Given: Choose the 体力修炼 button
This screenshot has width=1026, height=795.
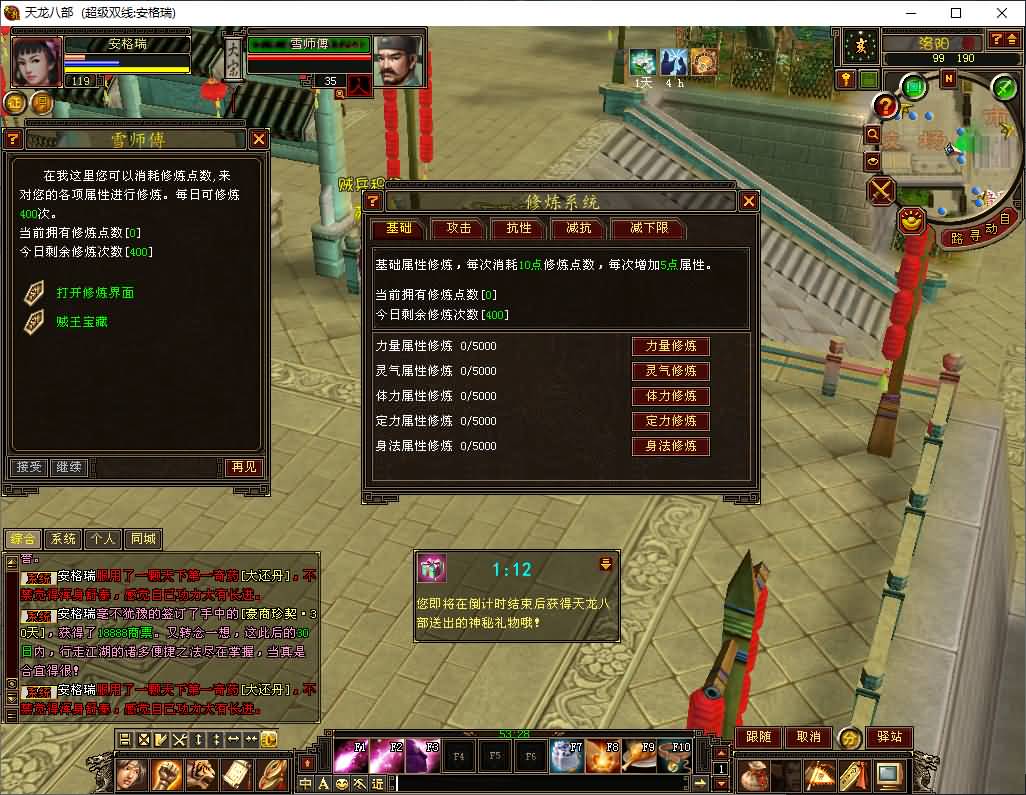Looking at the screenshot, I should pyautogui.click(x=670, y=396).
